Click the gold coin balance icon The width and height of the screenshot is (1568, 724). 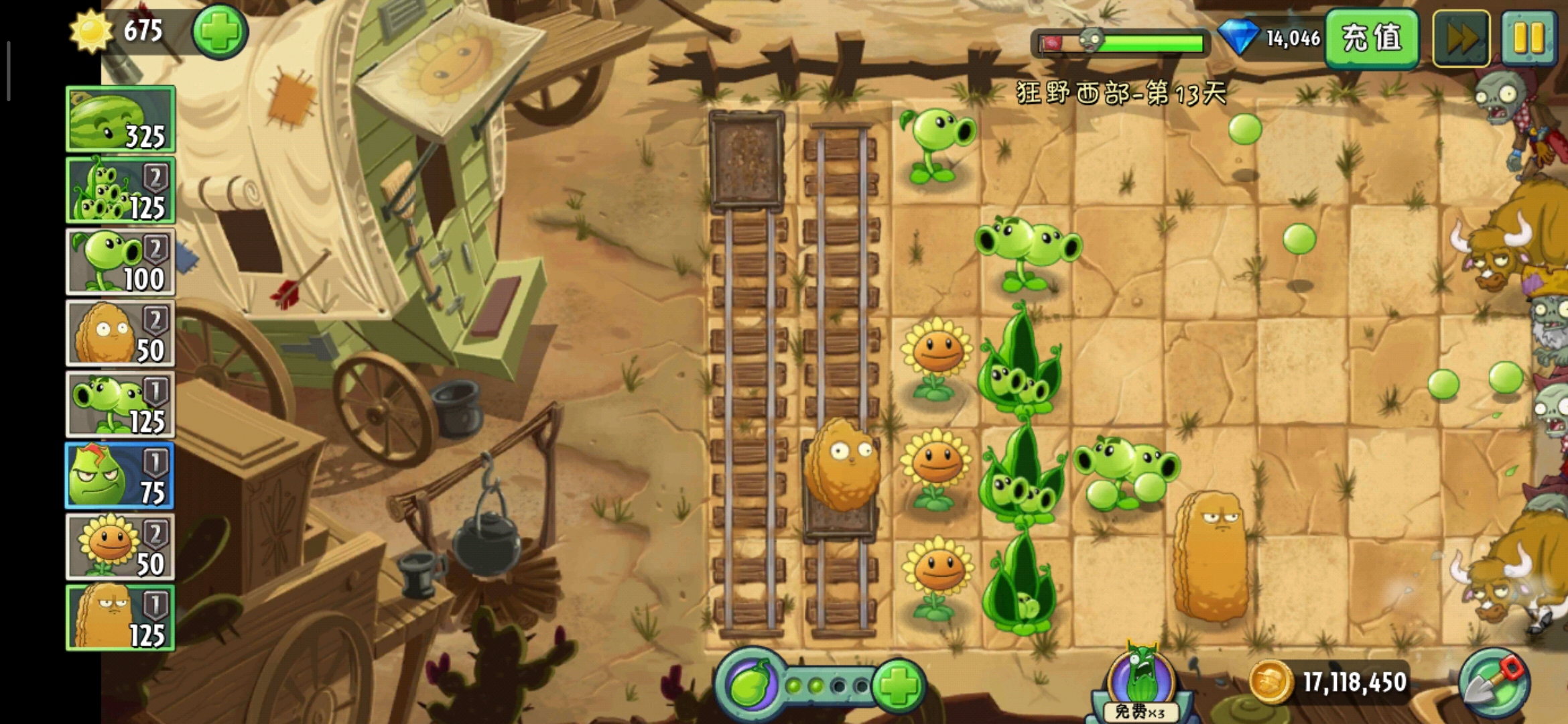click(1269, 682)
